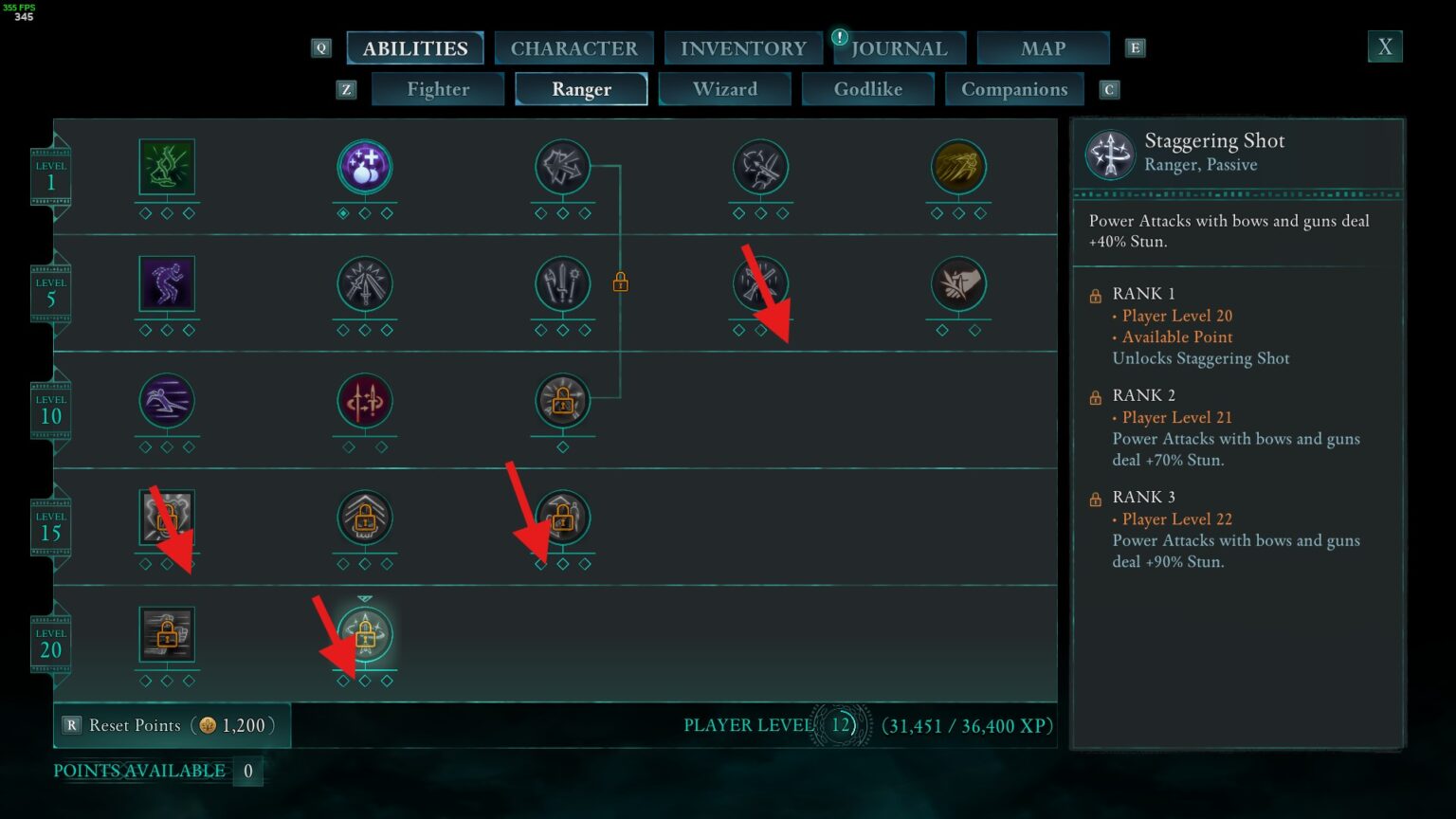
Task: Select the Fighter skill tree tab
Action: [x=437, y=88]
